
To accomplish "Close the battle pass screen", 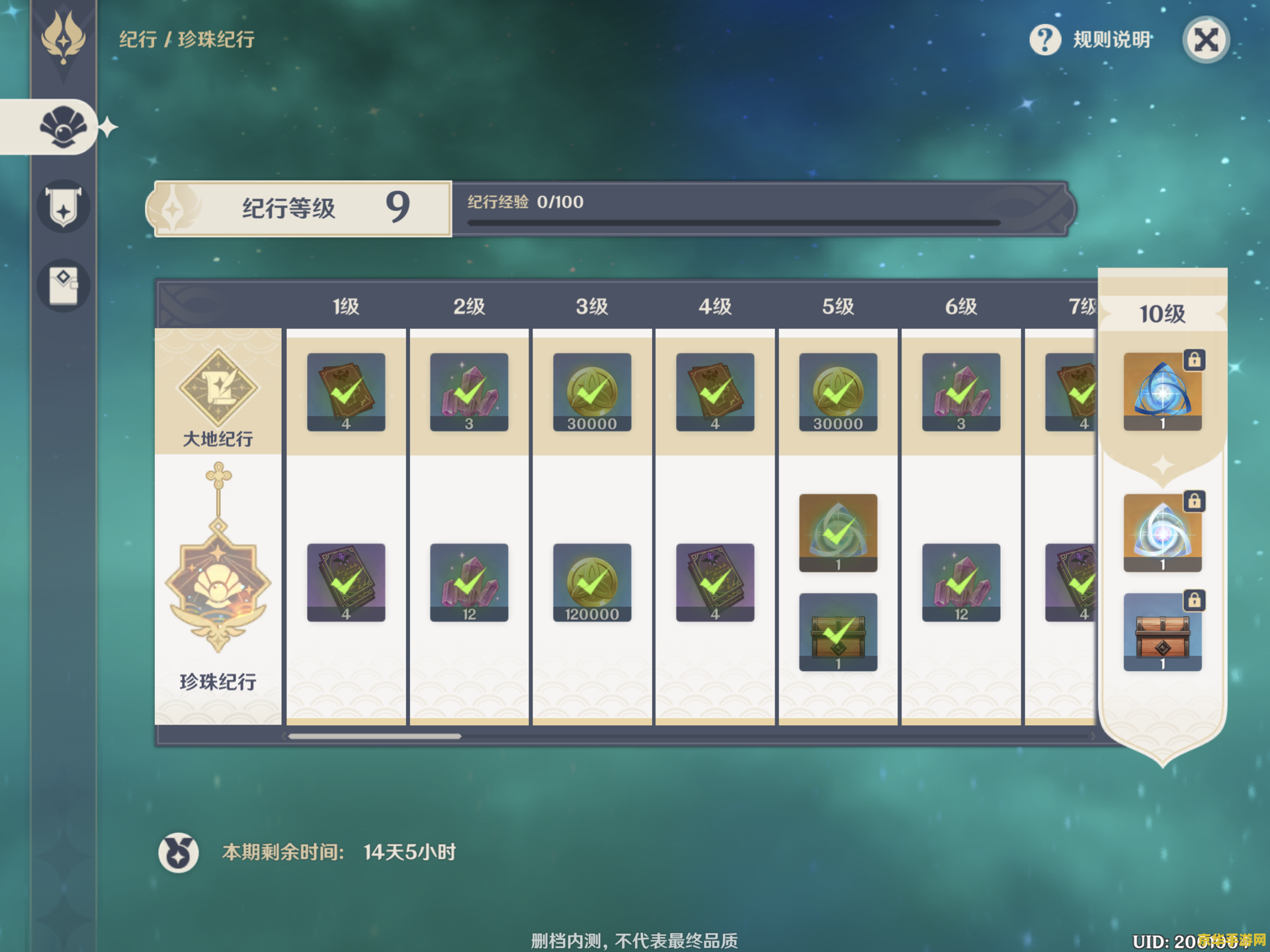I will tap(1205, 40).
